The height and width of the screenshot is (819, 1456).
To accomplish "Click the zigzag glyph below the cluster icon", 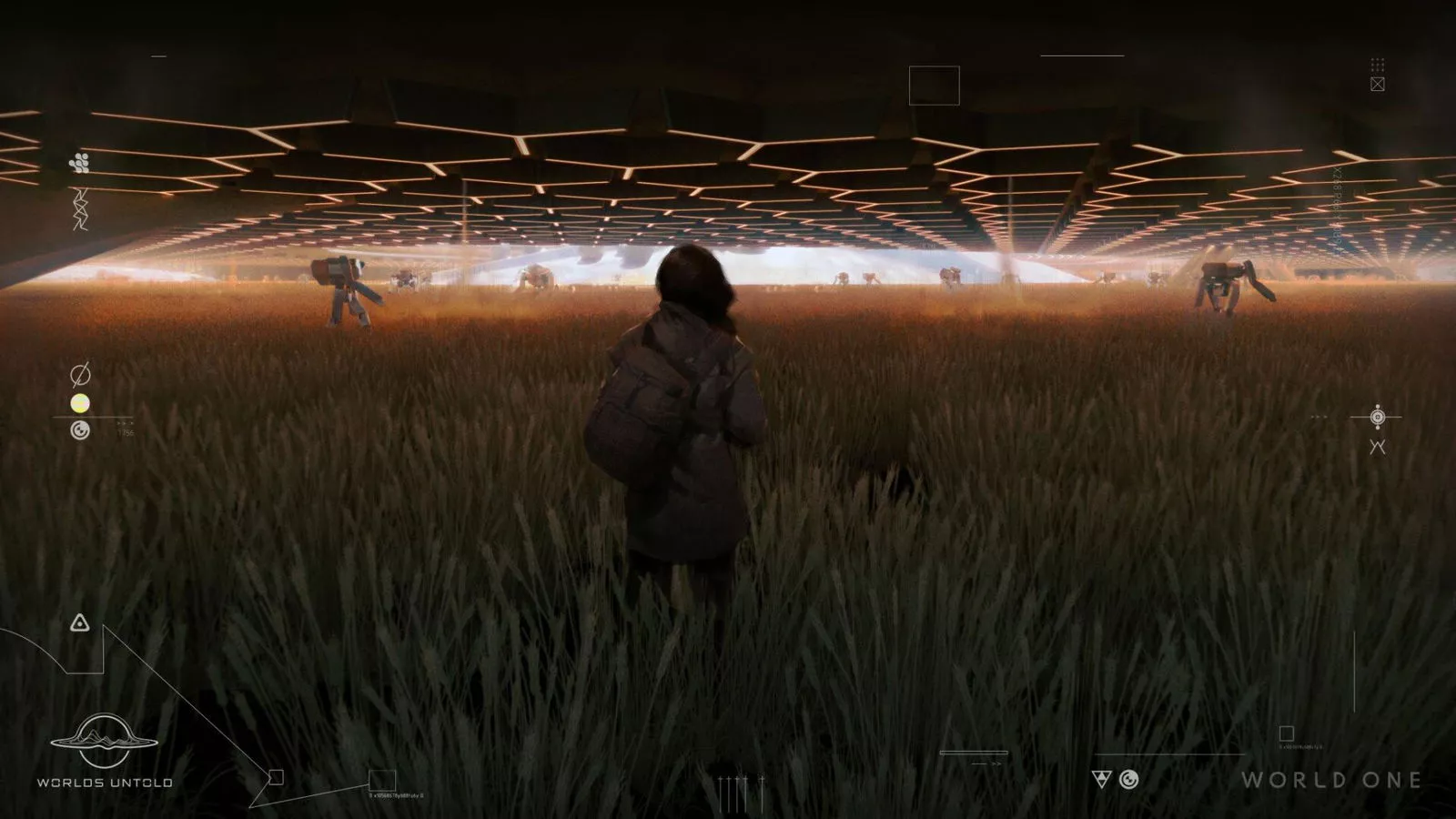I will point(80,209).
